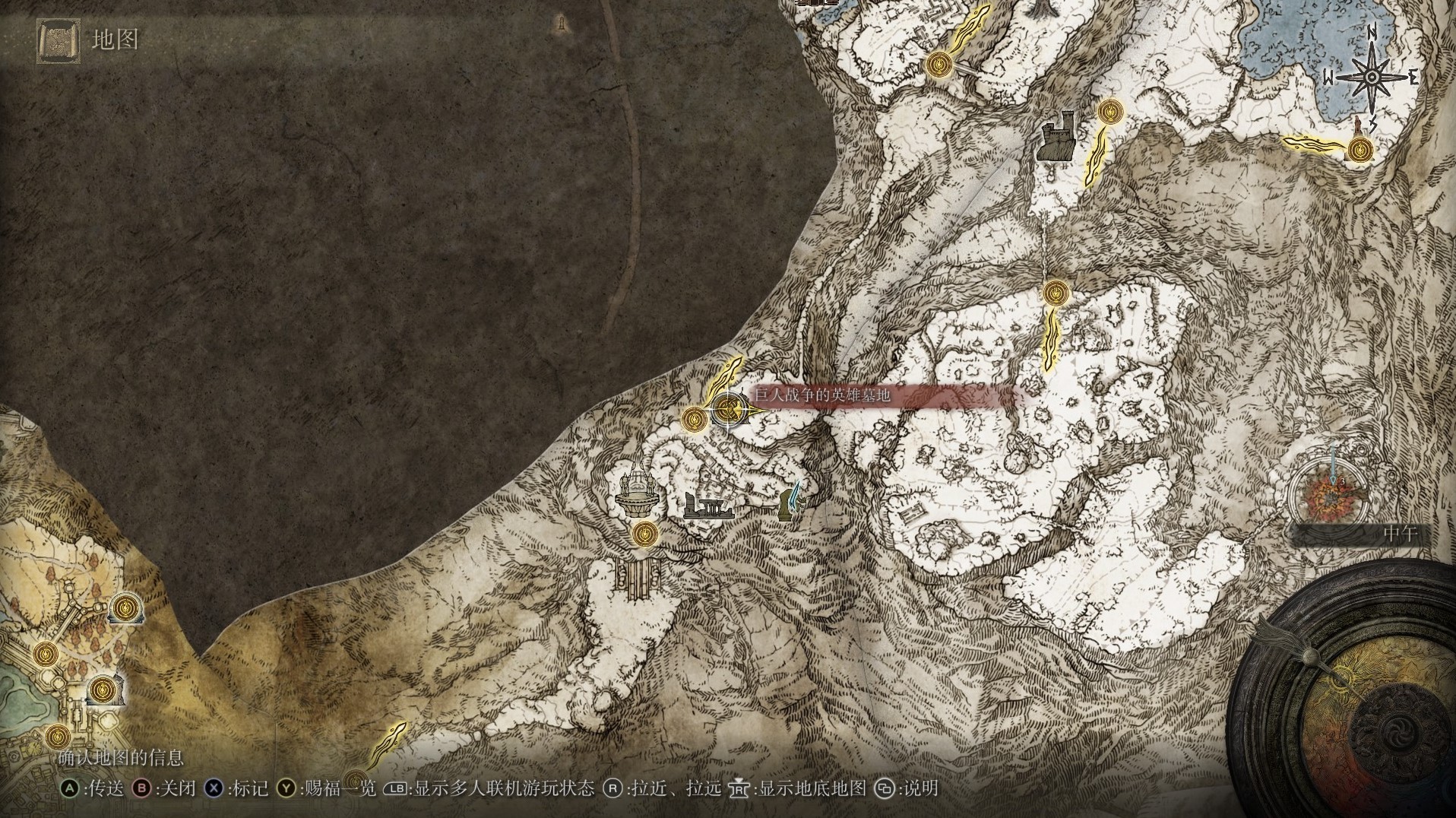Click the compass rose

1372,78
